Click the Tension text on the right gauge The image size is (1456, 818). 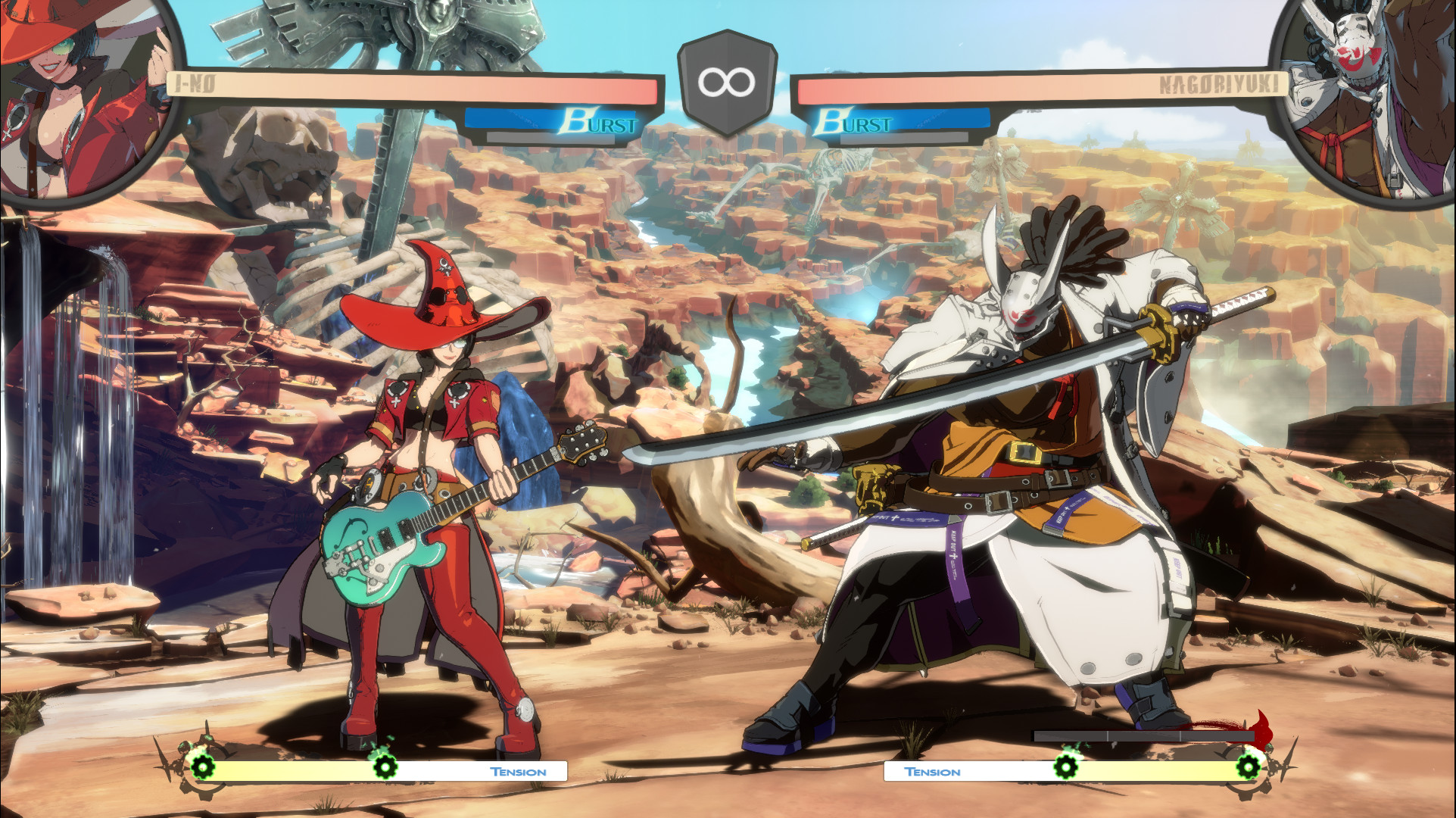932,771
